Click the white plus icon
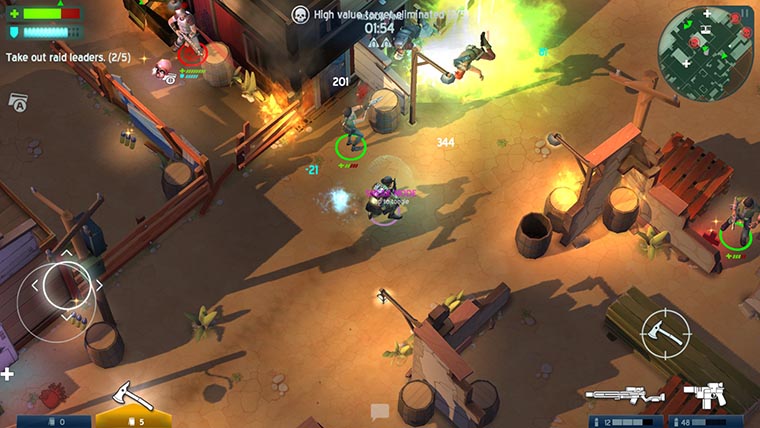 8,374
